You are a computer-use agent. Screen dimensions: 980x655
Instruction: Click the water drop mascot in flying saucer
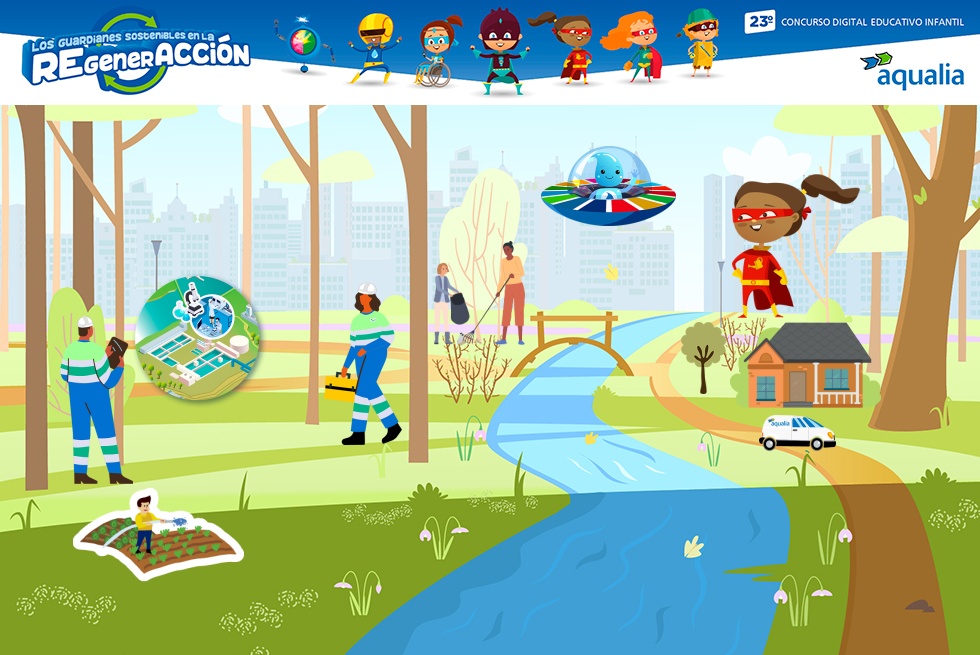[x=607, y=186]
